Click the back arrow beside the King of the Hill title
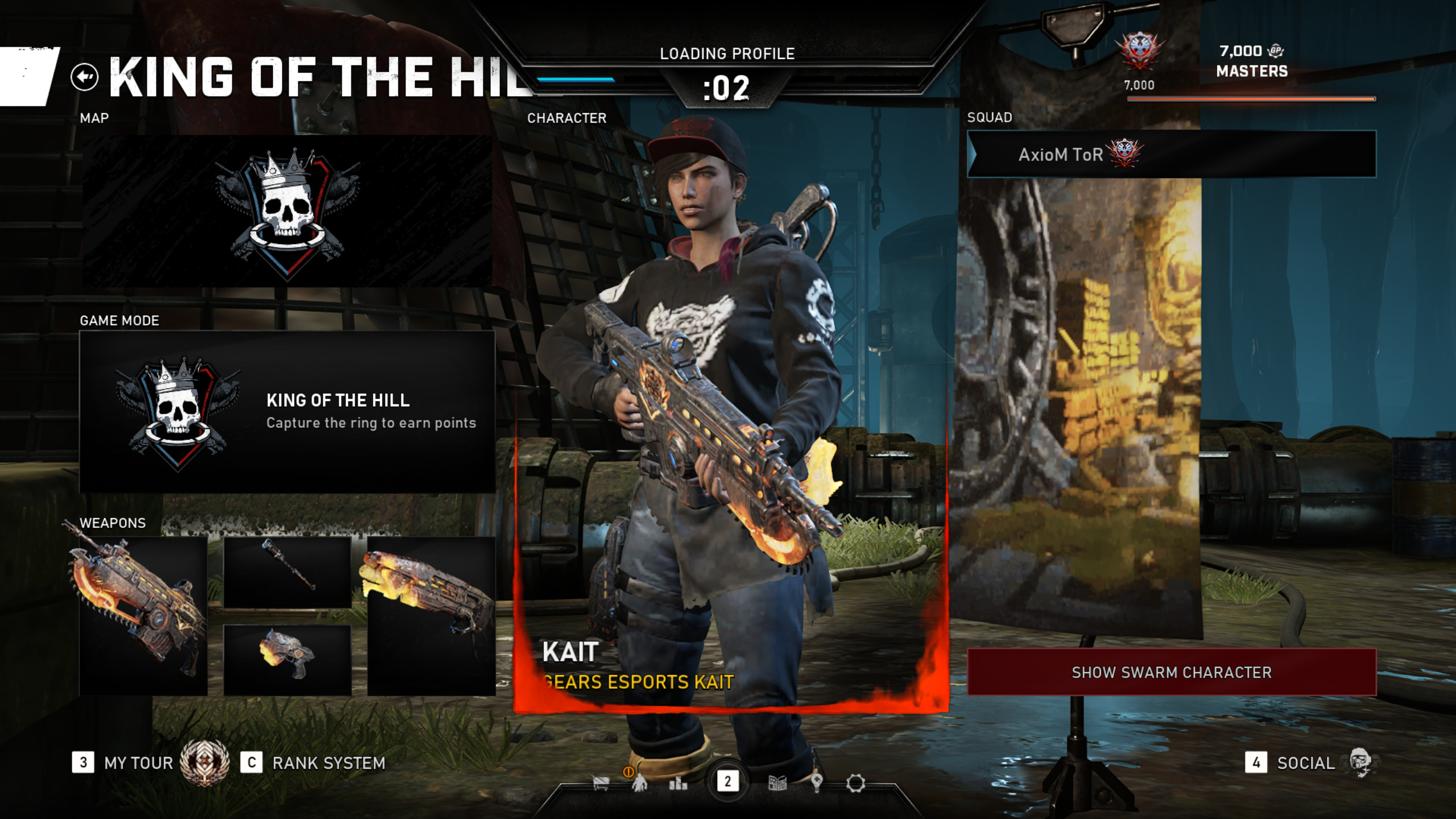 coord(85,77)
